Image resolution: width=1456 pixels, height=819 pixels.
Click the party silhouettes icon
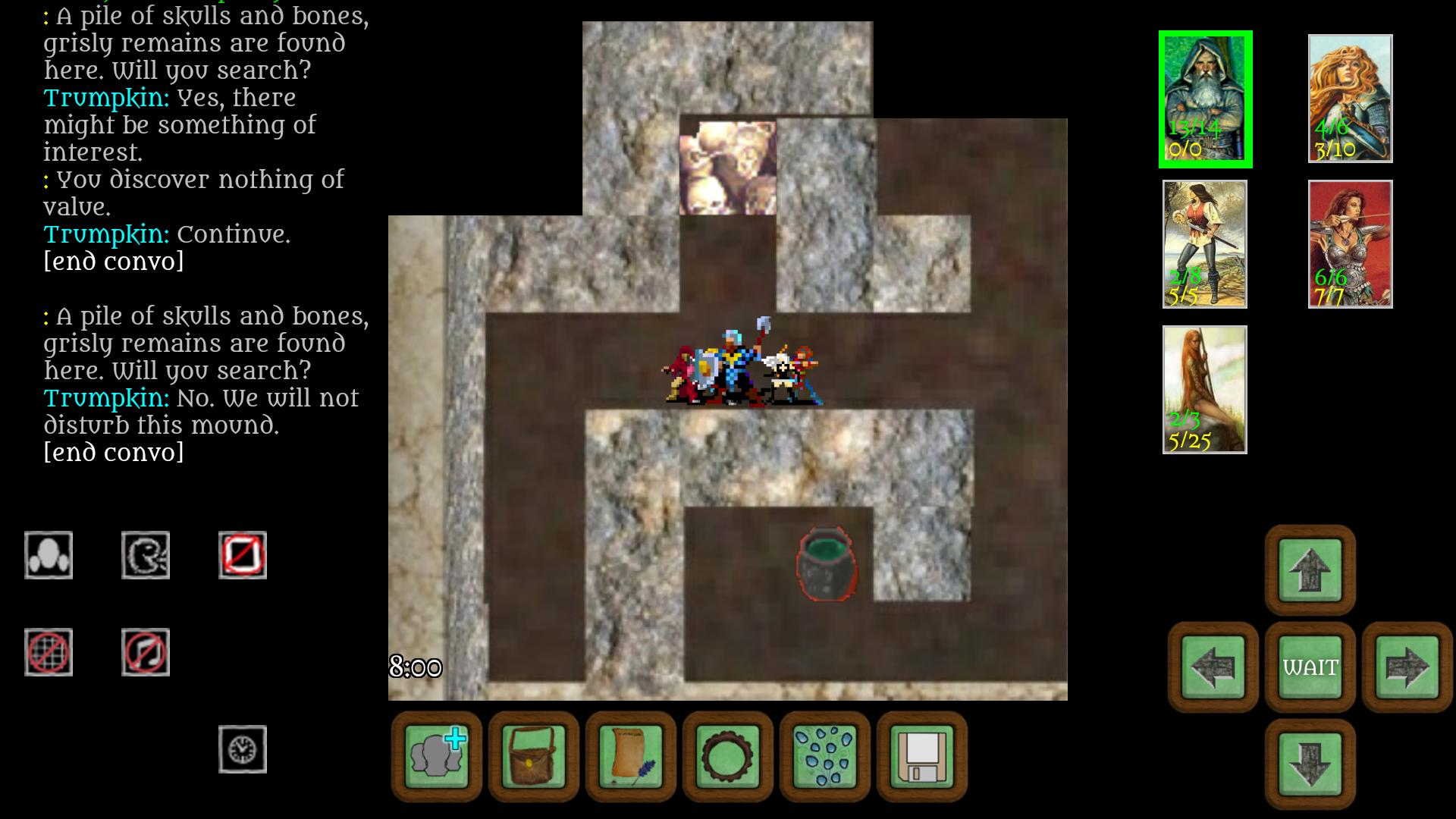point(48,554)
